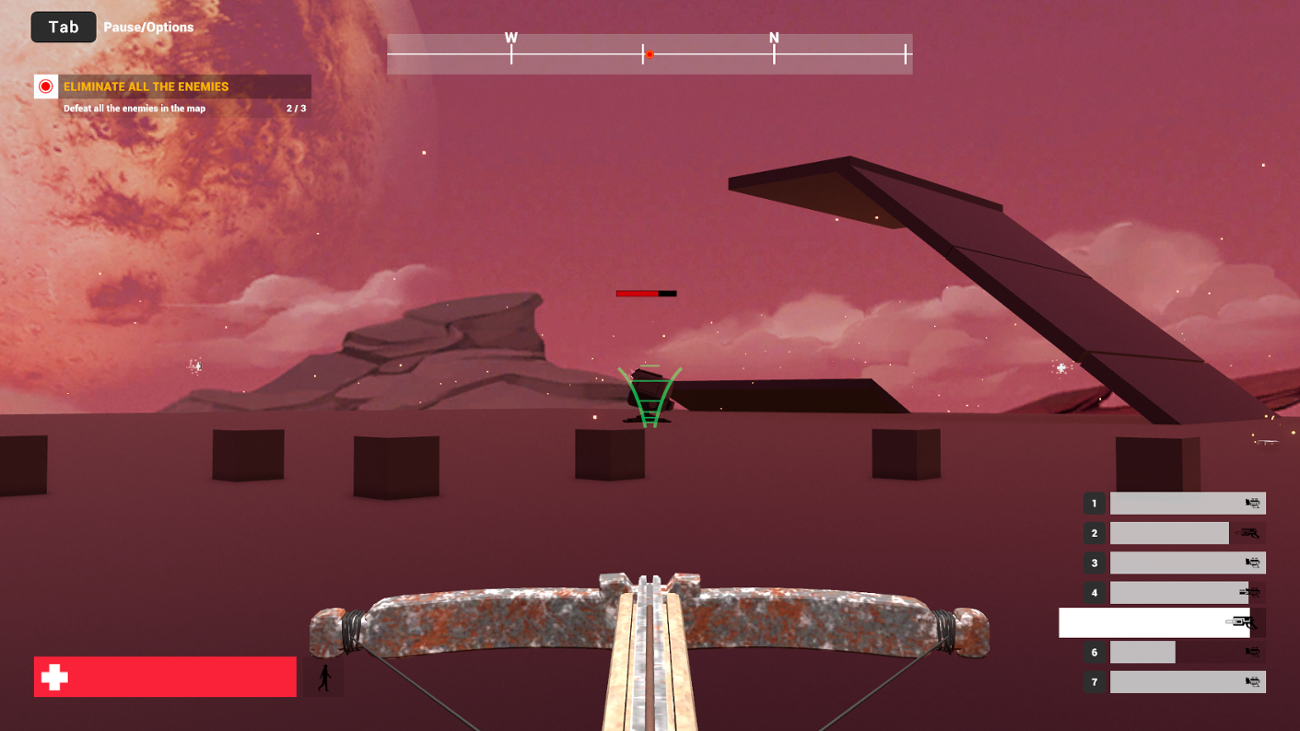Click the red objective marker icon
The width and height of the screenshot is (1300, 731).
pyautogui.click(x=45, y=86)
